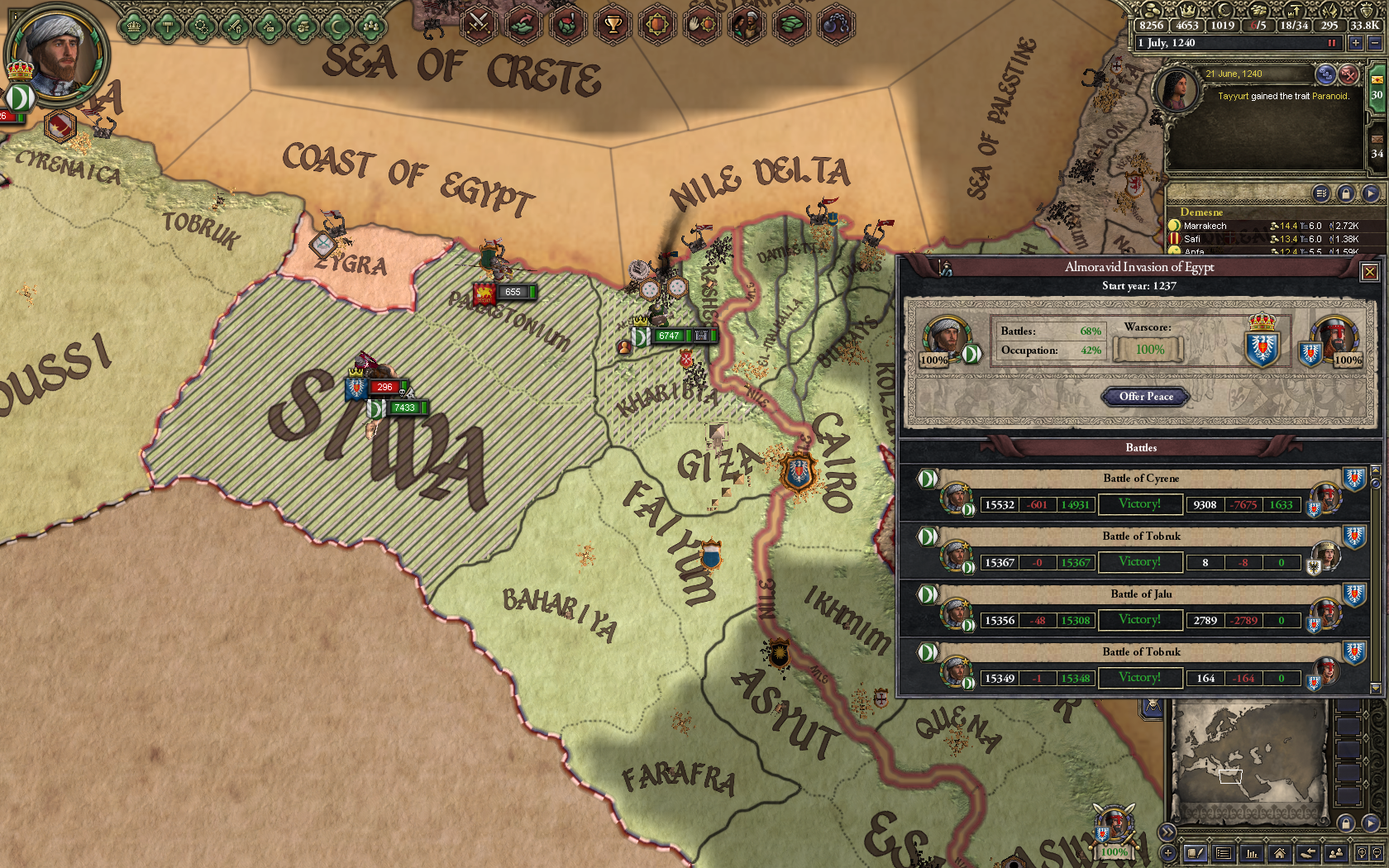Unpause the game with the pause button
Screen dimensions: 1389x868
[1333, 43]
